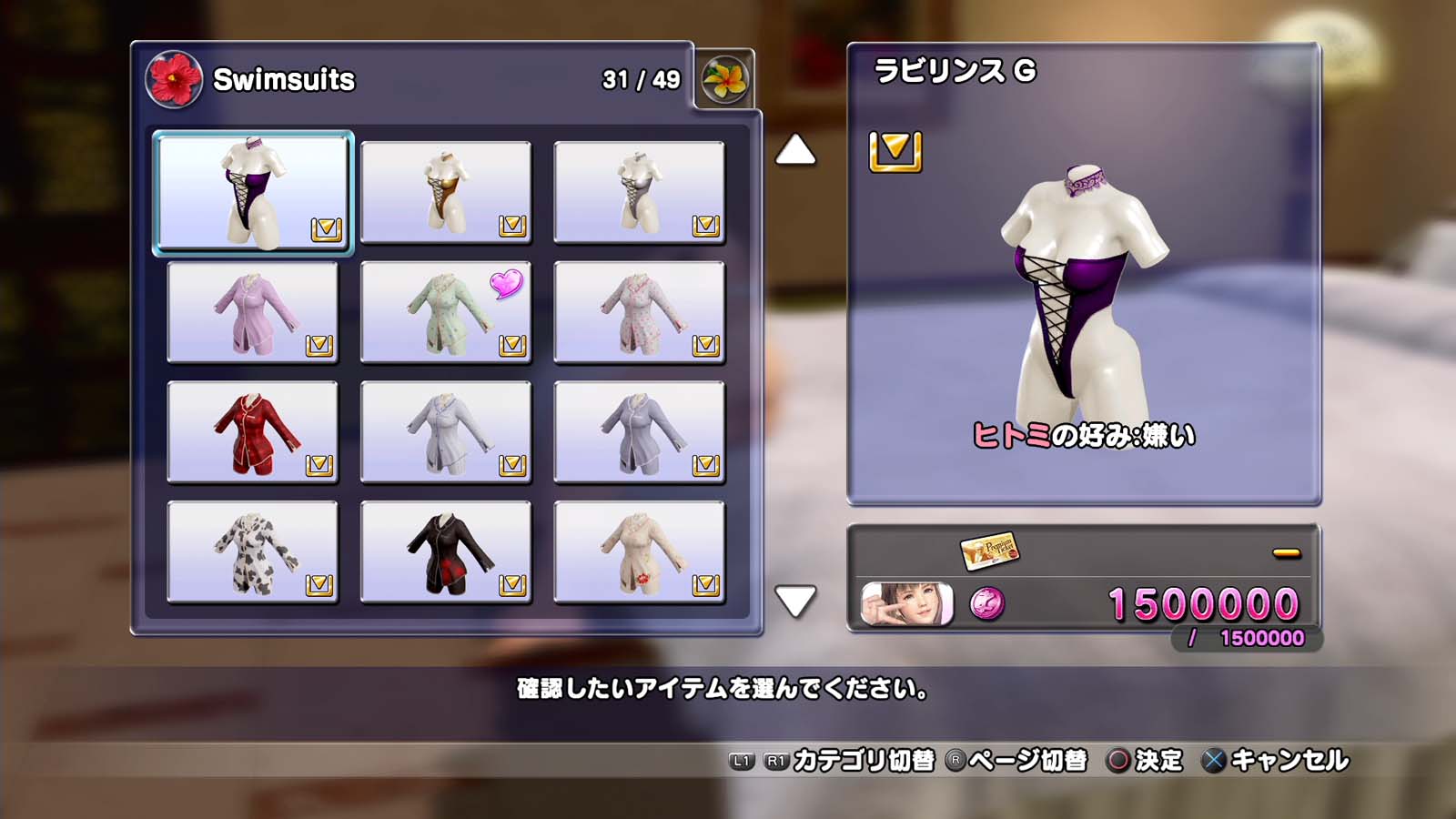Screen dimensions: 1456x819
Task: Select the cow-print pajama outfit
Action: (x=253, y=552)
